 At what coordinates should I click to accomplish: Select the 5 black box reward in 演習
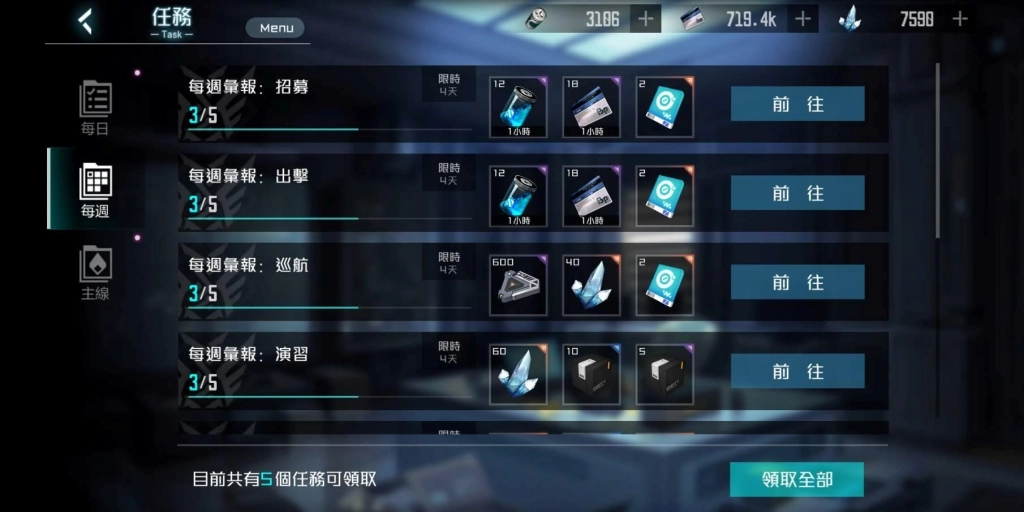tap(664, 374)
